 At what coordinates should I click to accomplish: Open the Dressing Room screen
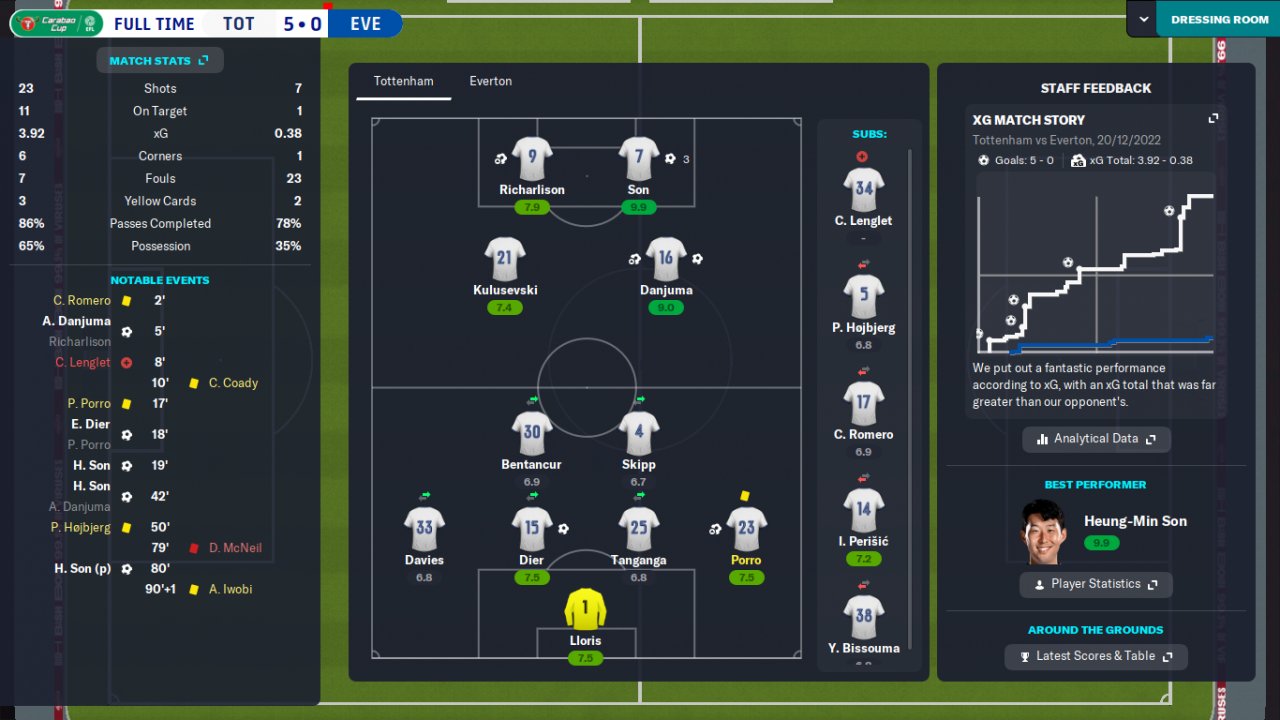tap(1219, 19)
